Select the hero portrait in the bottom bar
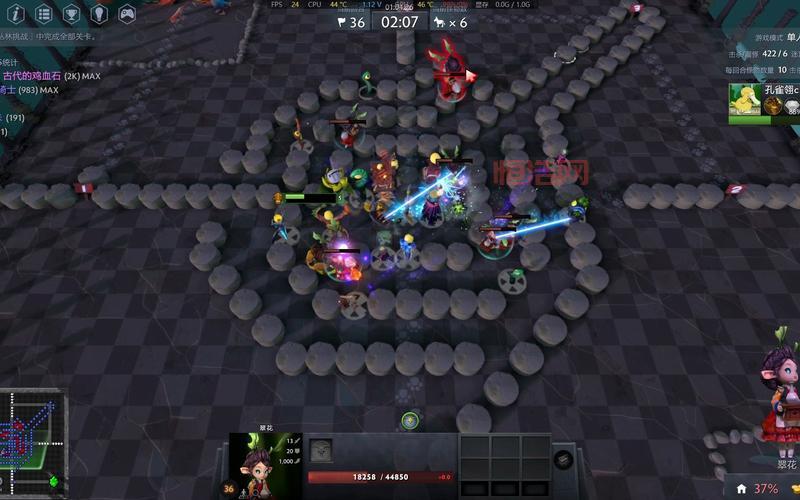Viewport: 800px width, 500px height. click(x=265, y=464)
